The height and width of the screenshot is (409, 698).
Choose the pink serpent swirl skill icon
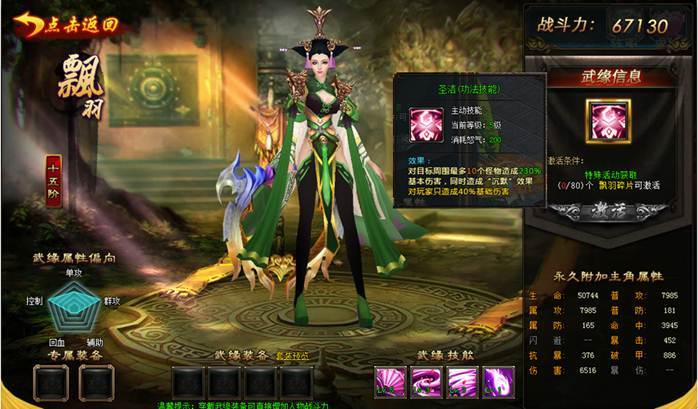pos(426,381)
